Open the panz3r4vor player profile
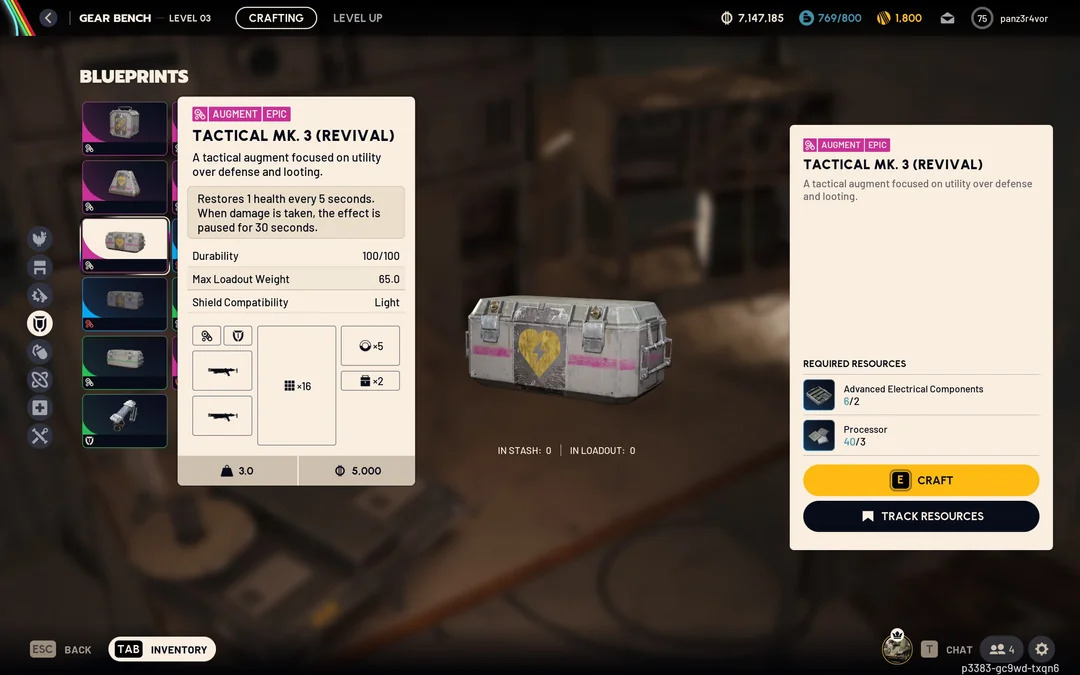 [x=1011, y=18]
